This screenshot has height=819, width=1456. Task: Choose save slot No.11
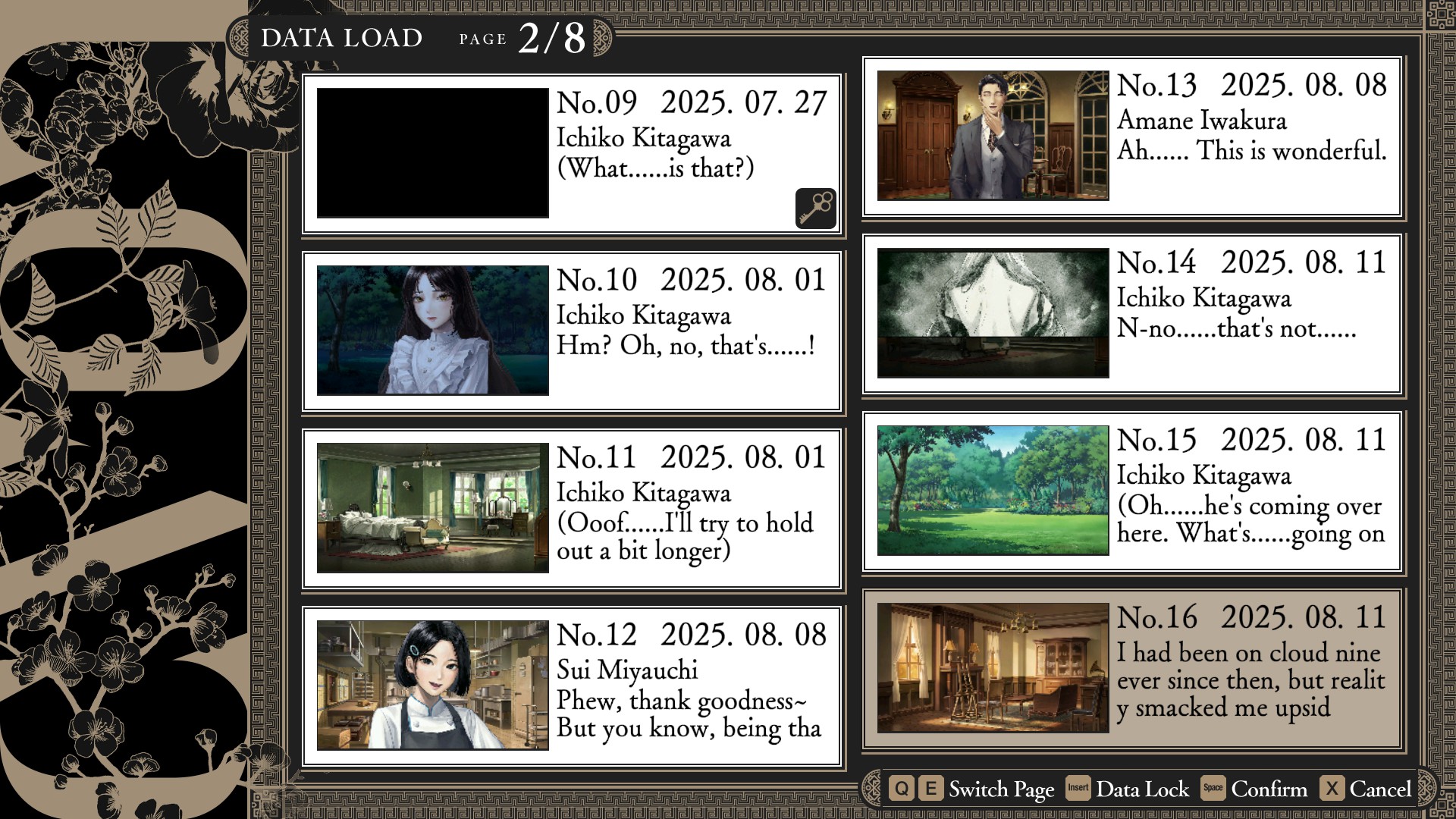(571, 508)
